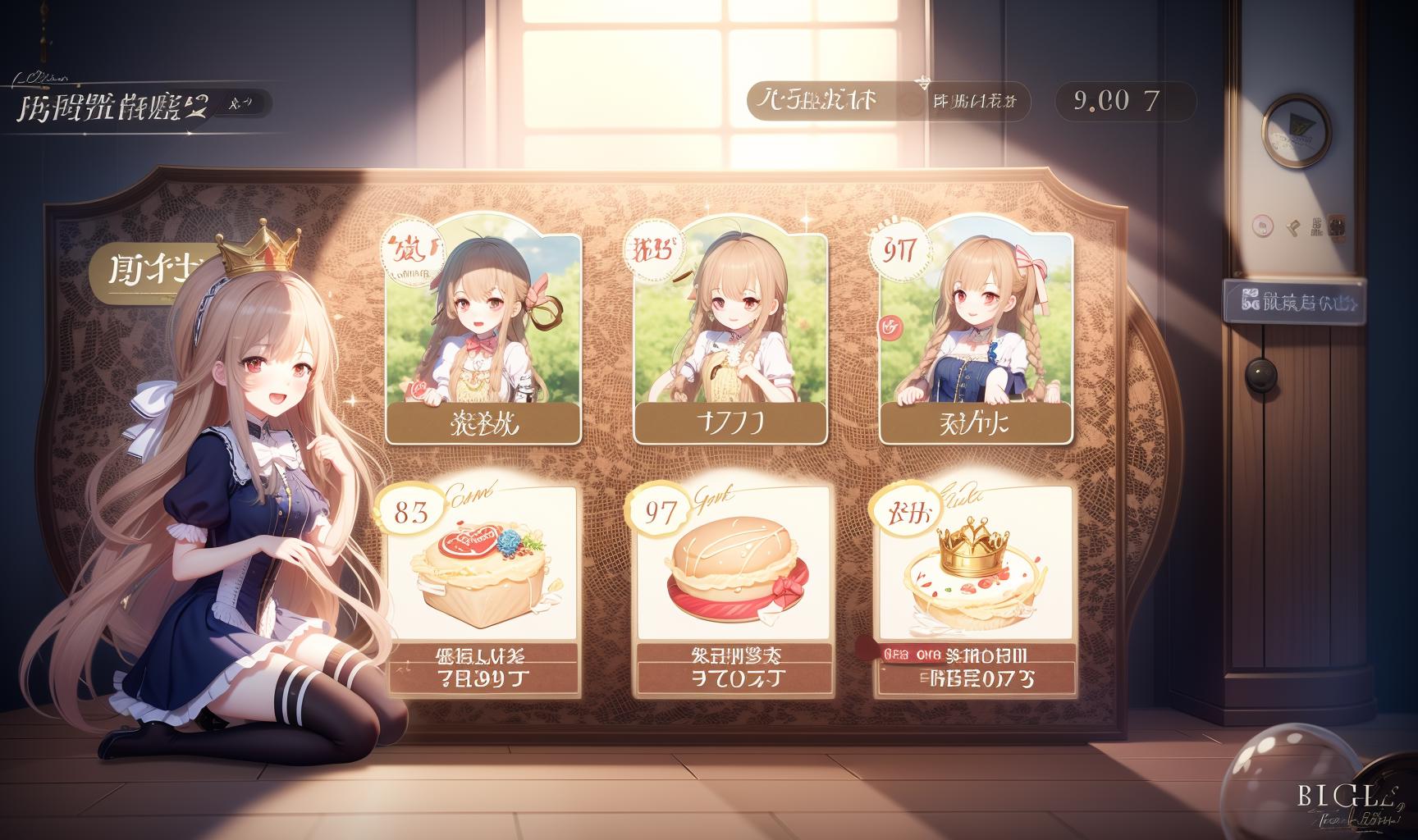Choose the middle braided girl card
Image resolution: width=1418 pixels, height=840 pixels.
click(x=730, y=338)
